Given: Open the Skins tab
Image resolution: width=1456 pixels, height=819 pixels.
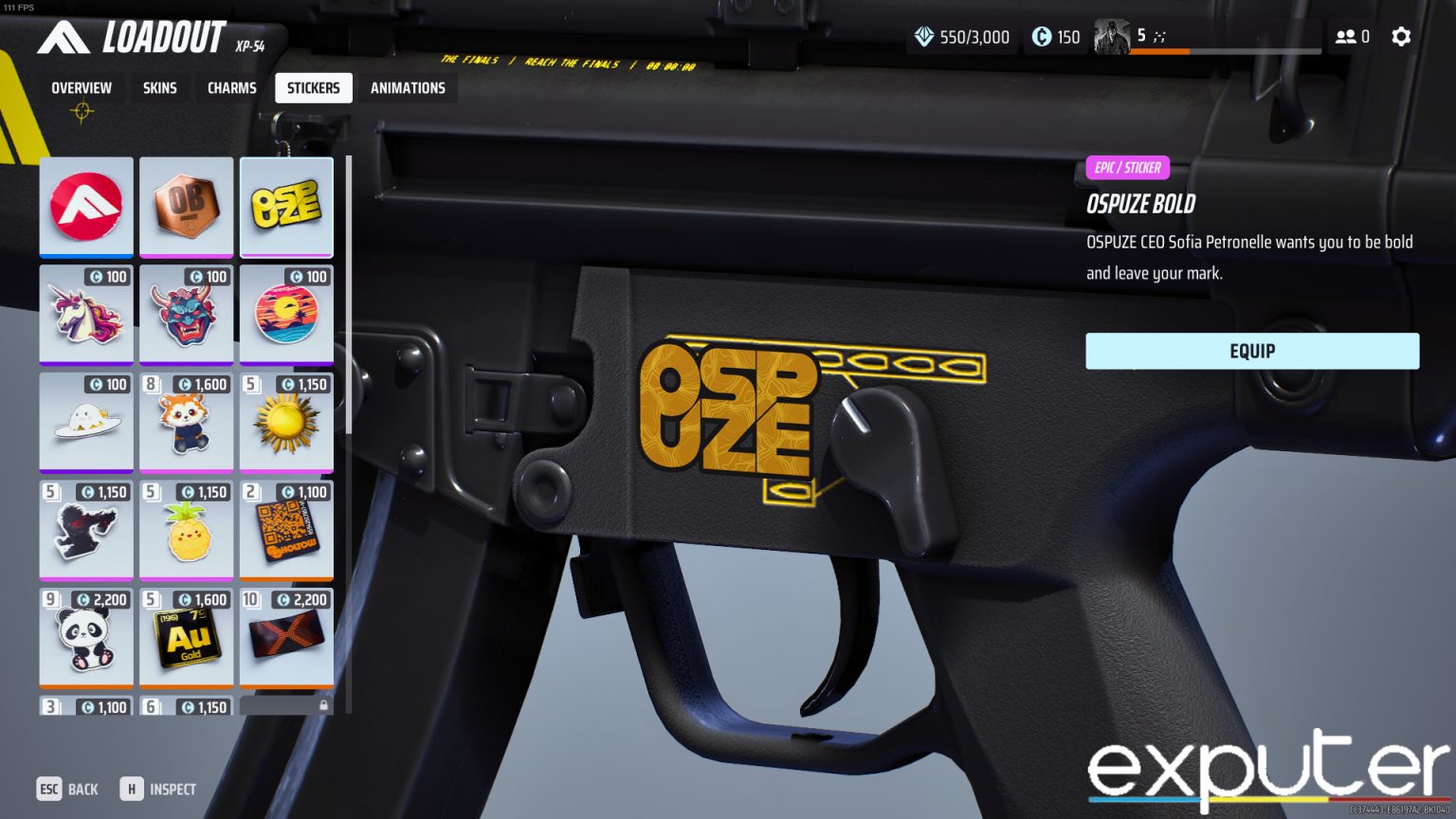Looking at the screenshot, I should (x=159, y=88).
